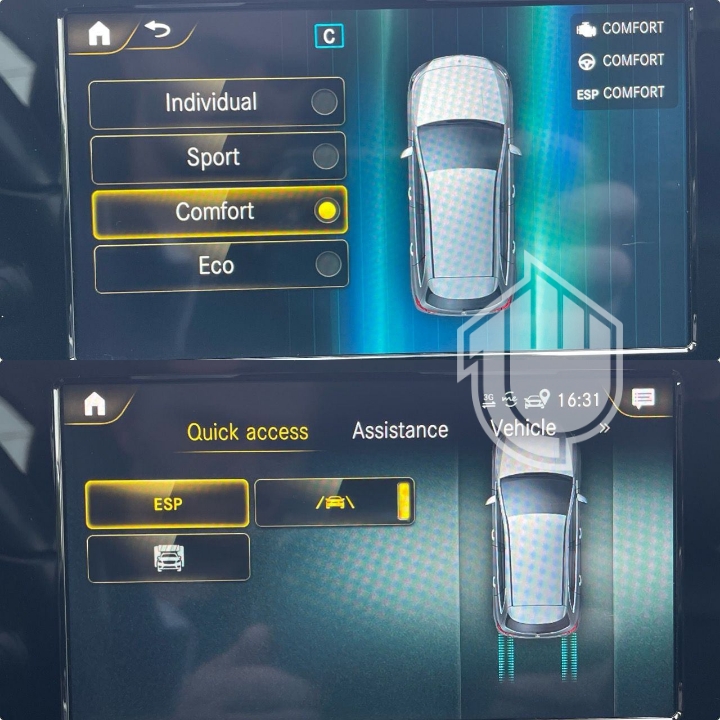Choose the Sport drive mode

pyautogui.click(x=218, y=157)
